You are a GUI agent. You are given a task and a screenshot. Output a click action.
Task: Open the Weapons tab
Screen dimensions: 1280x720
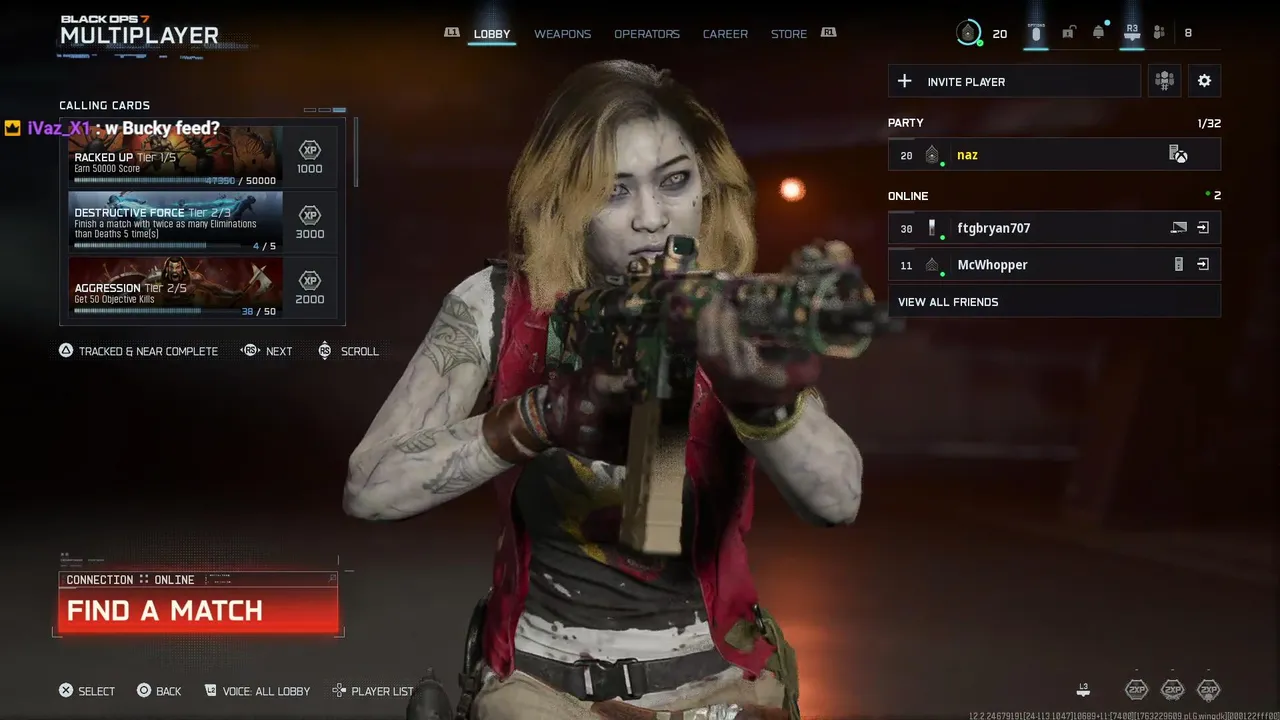pyautogui.click(x=562, y=34)
